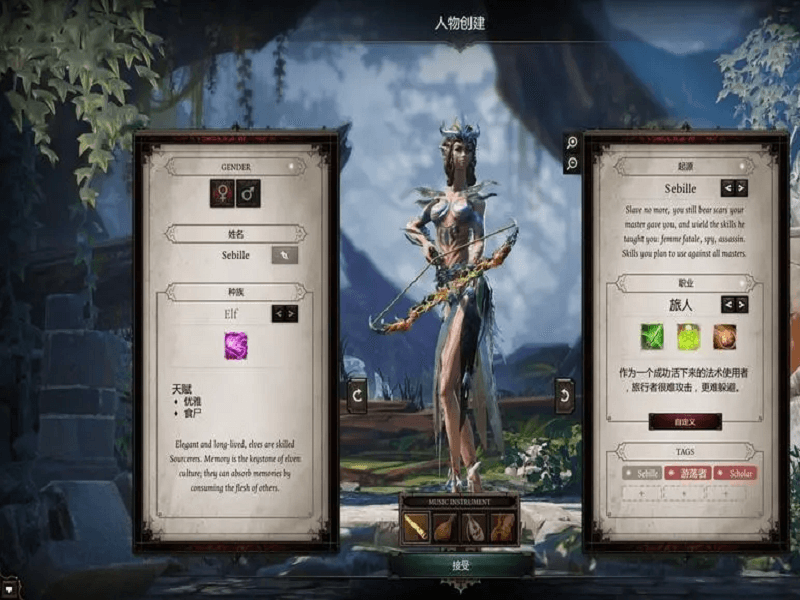Accept the character with the 接受 button

click(460, 564)
